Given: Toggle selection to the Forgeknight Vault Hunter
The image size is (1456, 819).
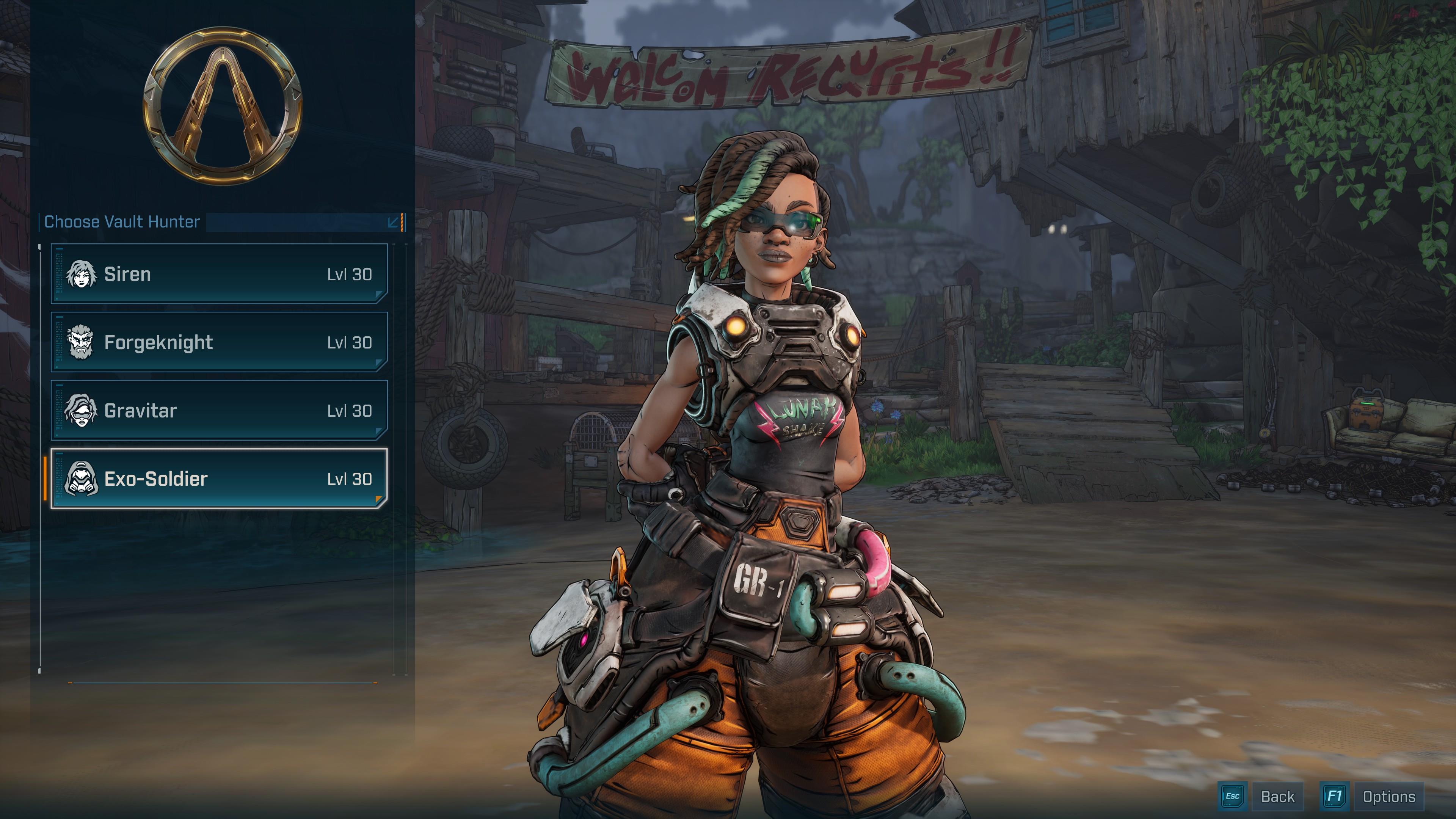Looking at the screenshot, I should tap(220, 342).
